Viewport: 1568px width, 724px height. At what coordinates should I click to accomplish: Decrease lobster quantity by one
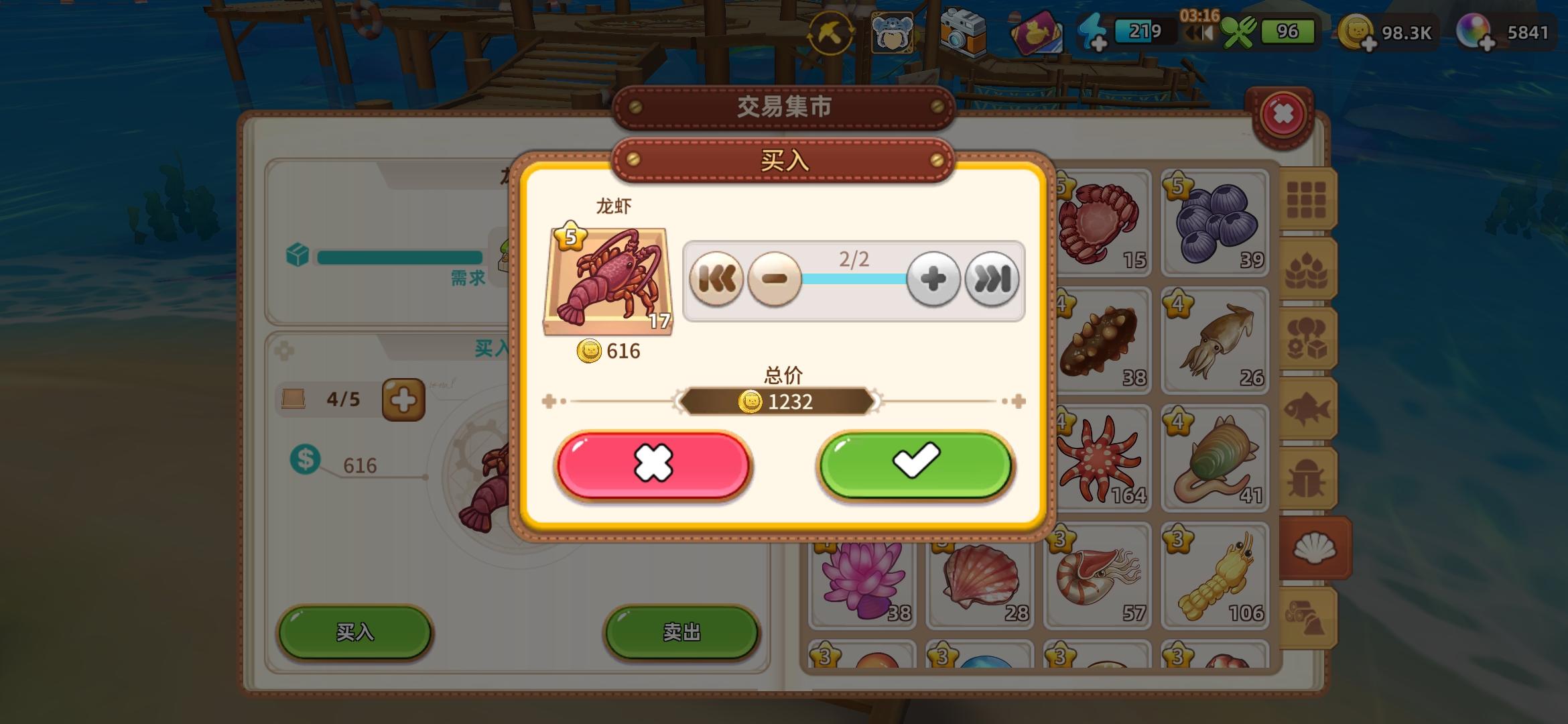click(775, 278)
